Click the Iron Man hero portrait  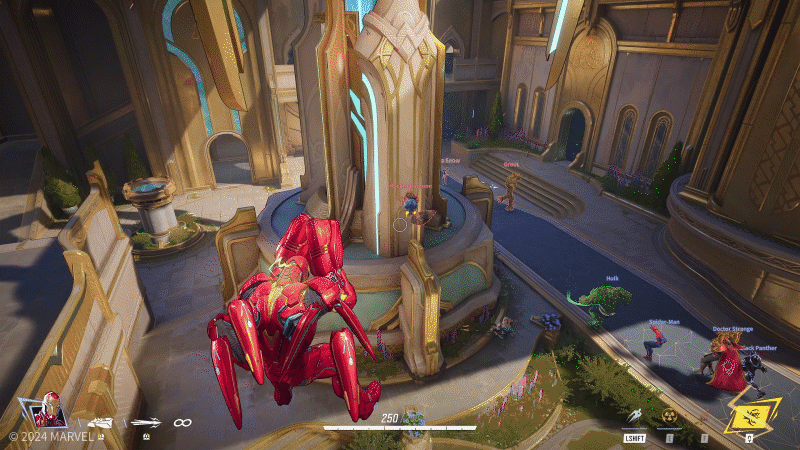tap(49, 410)
